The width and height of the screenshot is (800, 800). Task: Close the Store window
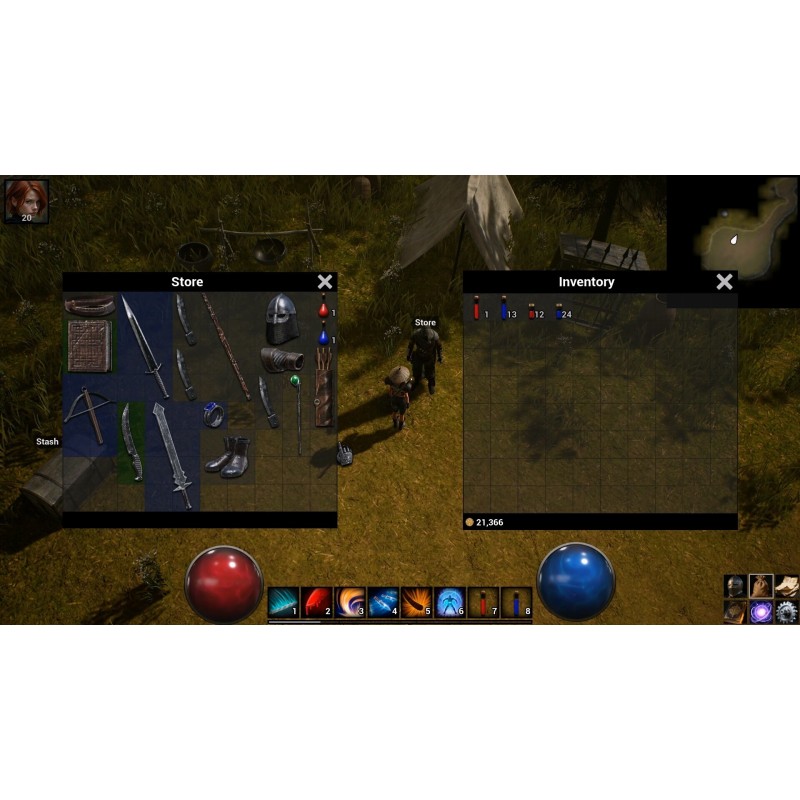coord(325,282)
